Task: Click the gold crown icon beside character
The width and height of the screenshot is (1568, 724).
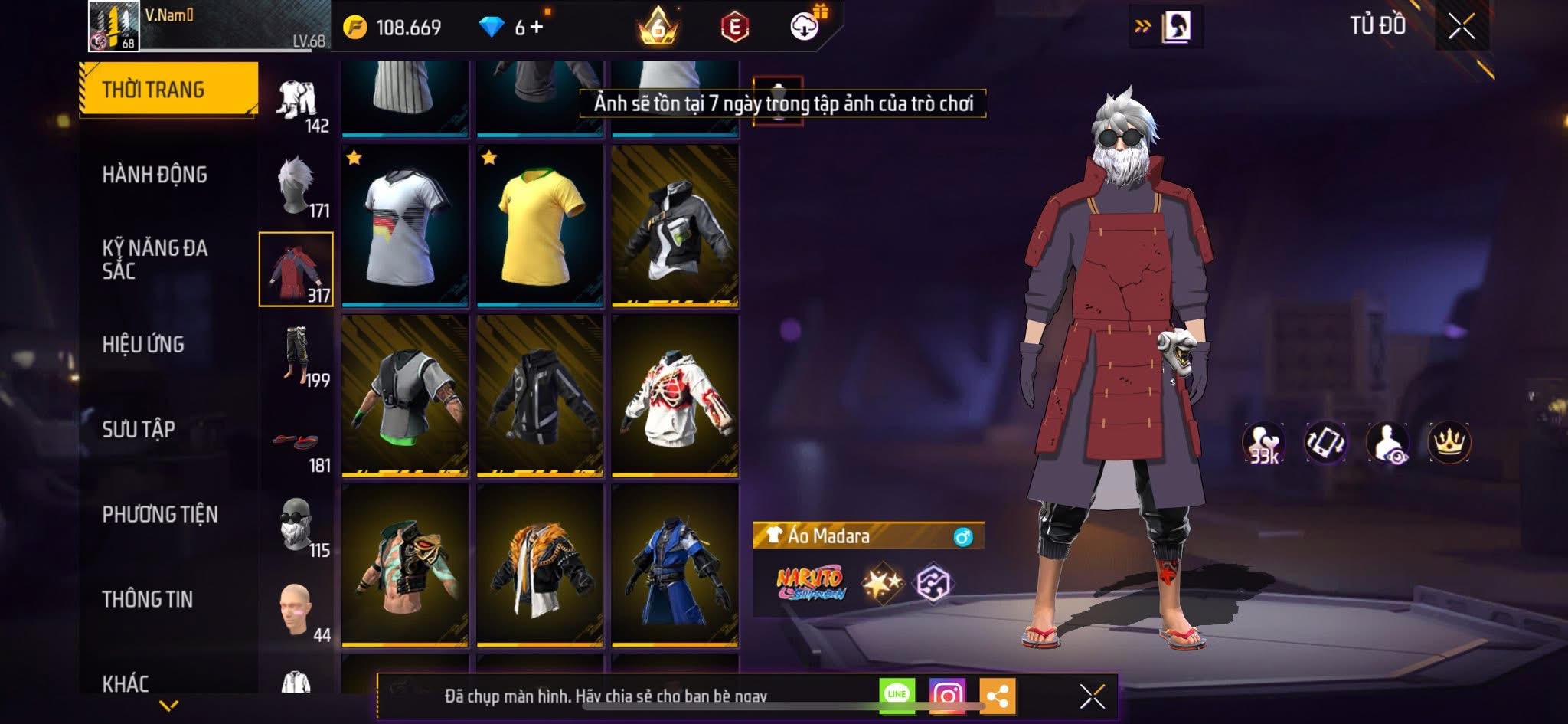Action: (1449, 443)
